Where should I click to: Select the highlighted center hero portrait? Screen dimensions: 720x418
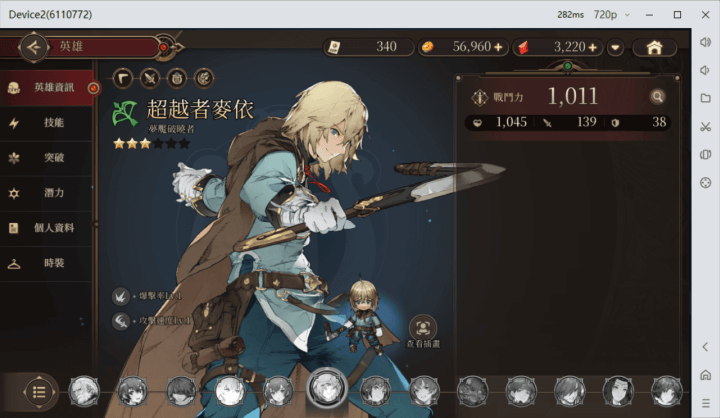[327, 387]
